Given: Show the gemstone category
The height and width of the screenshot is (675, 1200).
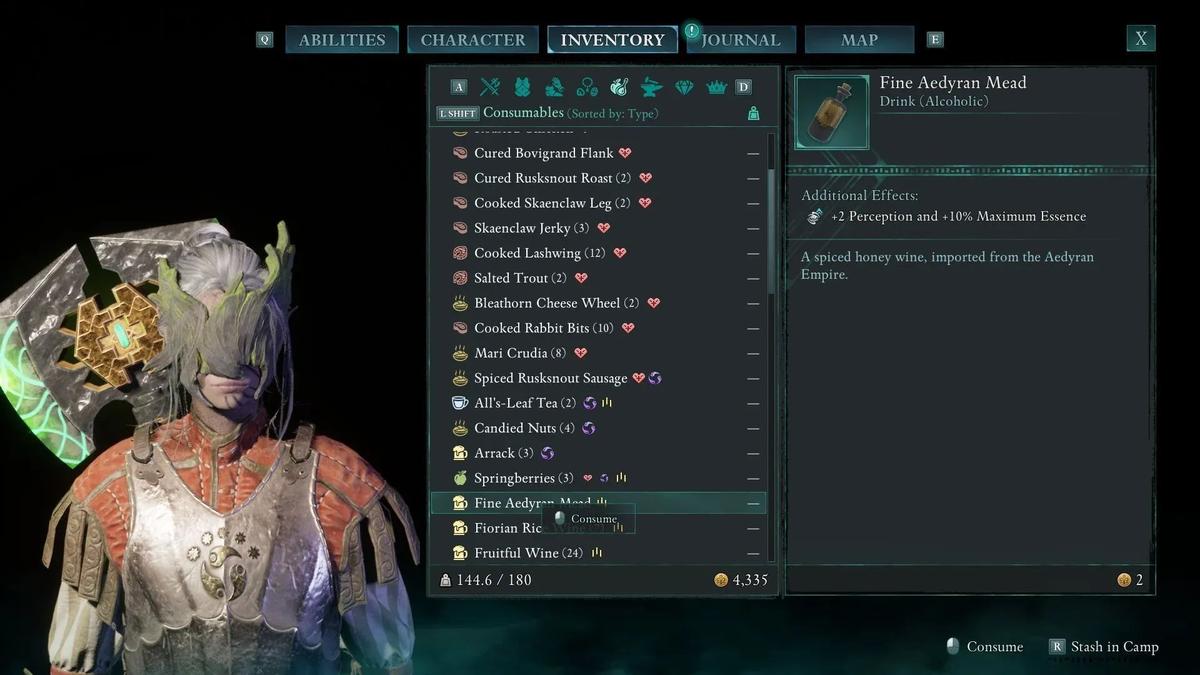Looking at the screenshot, I should click(x=684, y=87).
